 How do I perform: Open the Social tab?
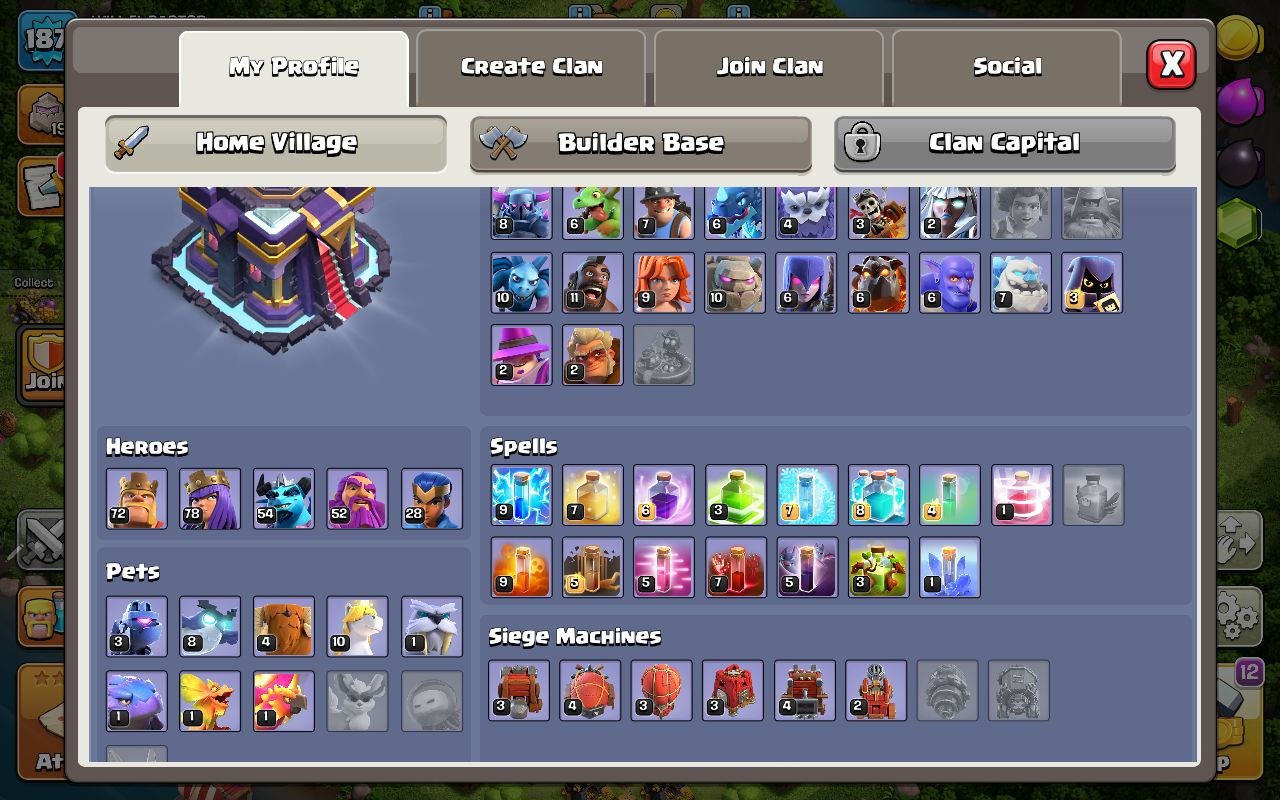click(1006, 66)
